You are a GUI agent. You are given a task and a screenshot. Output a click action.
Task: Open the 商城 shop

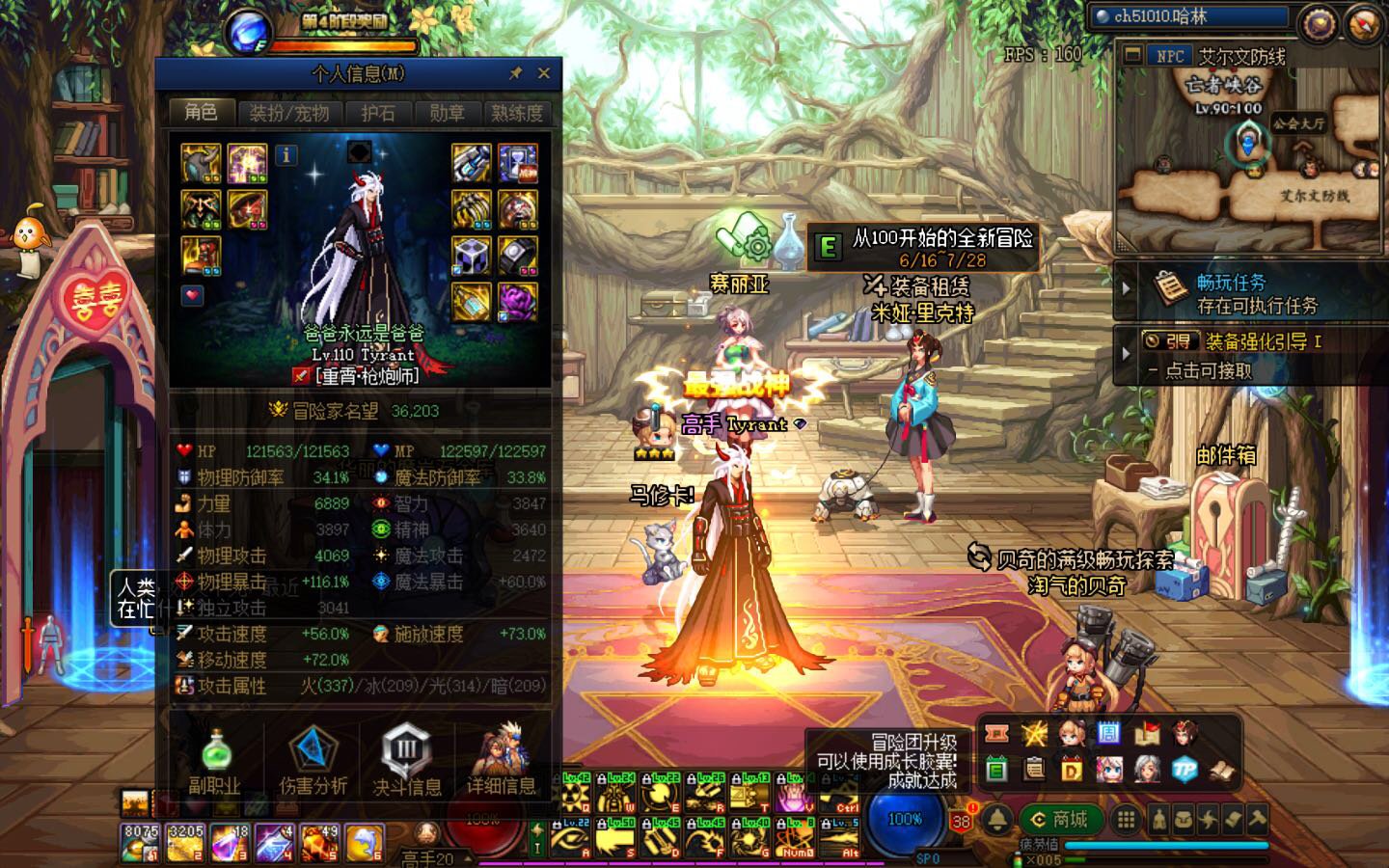1060,820
